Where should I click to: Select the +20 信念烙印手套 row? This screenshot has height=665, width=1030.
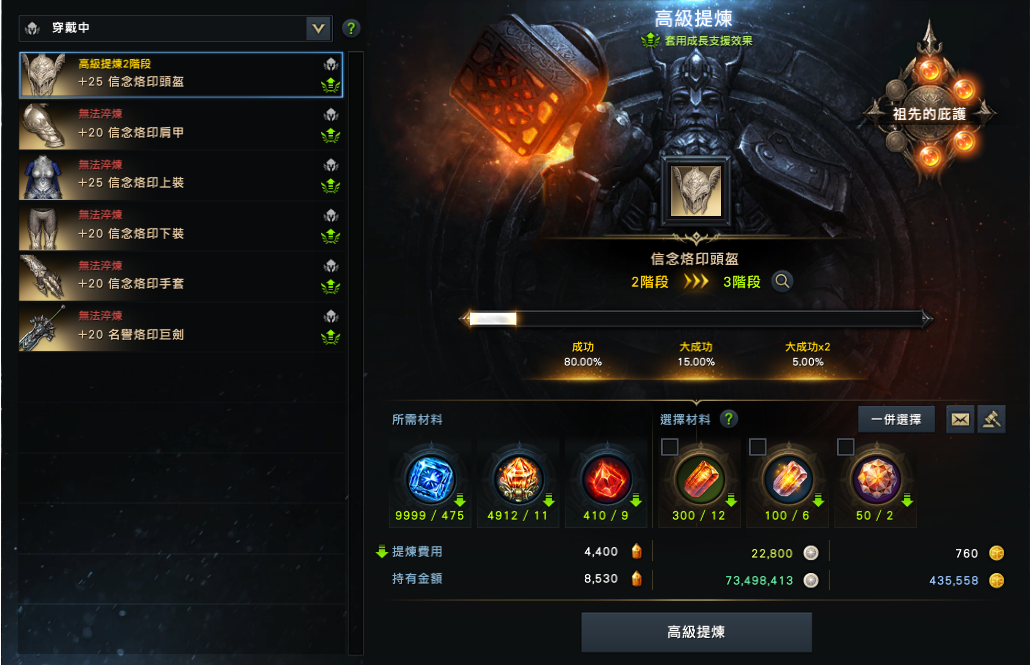(x=180, y=276)
